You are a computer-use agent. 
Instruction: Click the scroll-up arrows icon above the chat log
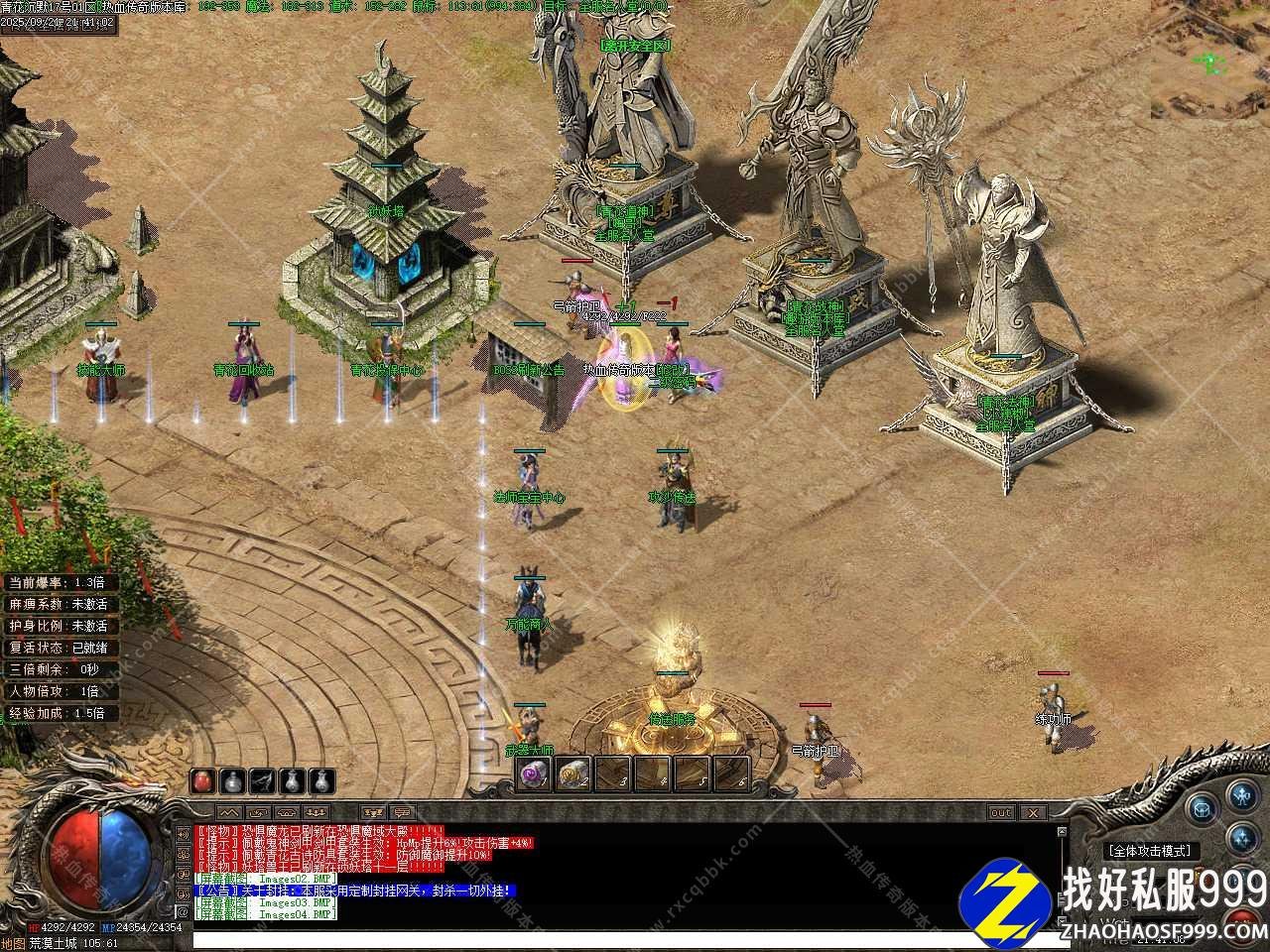(x=230, y=812)
